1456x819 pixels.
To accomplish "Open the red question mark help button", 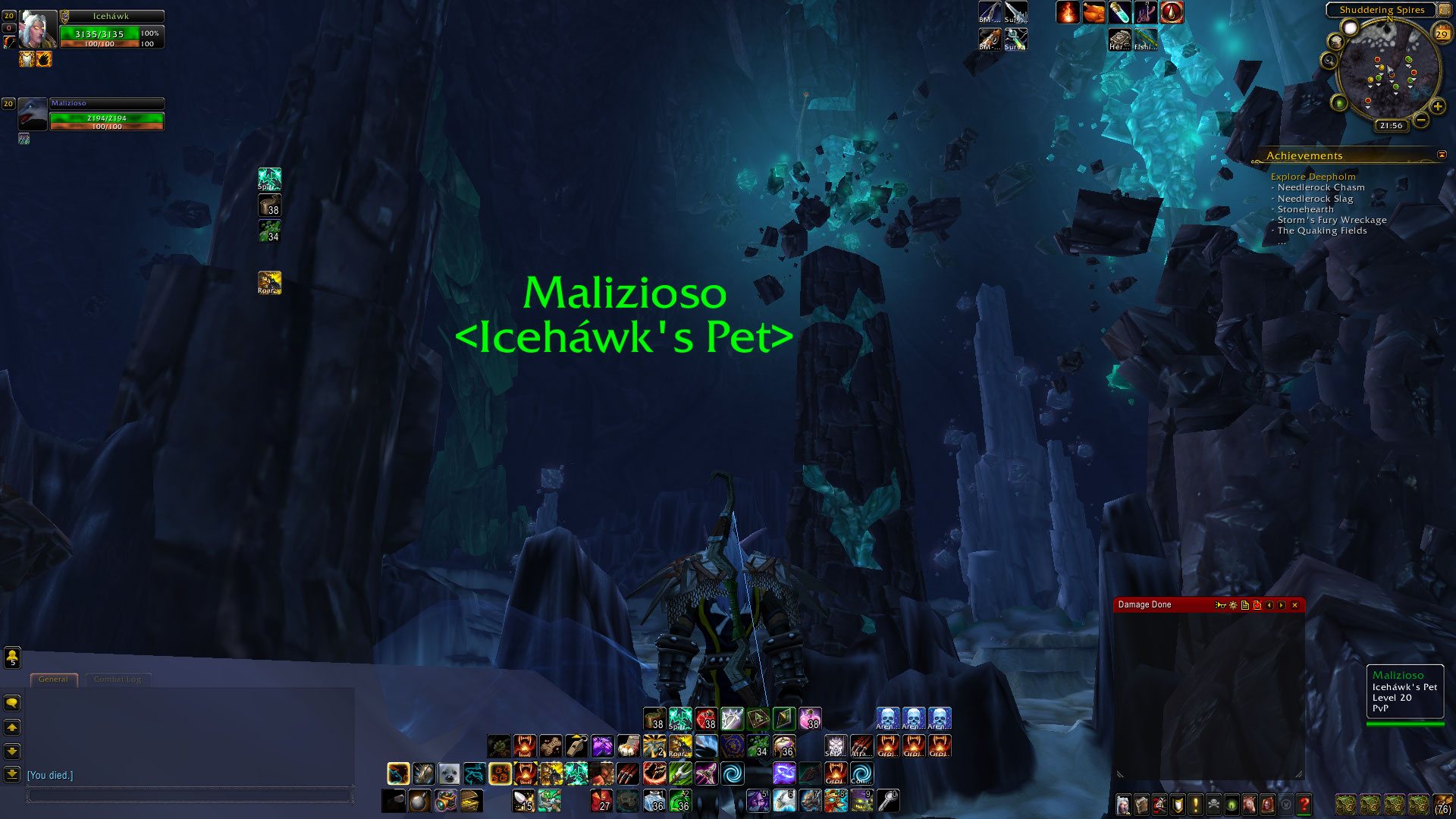I will pos(1304,804).
